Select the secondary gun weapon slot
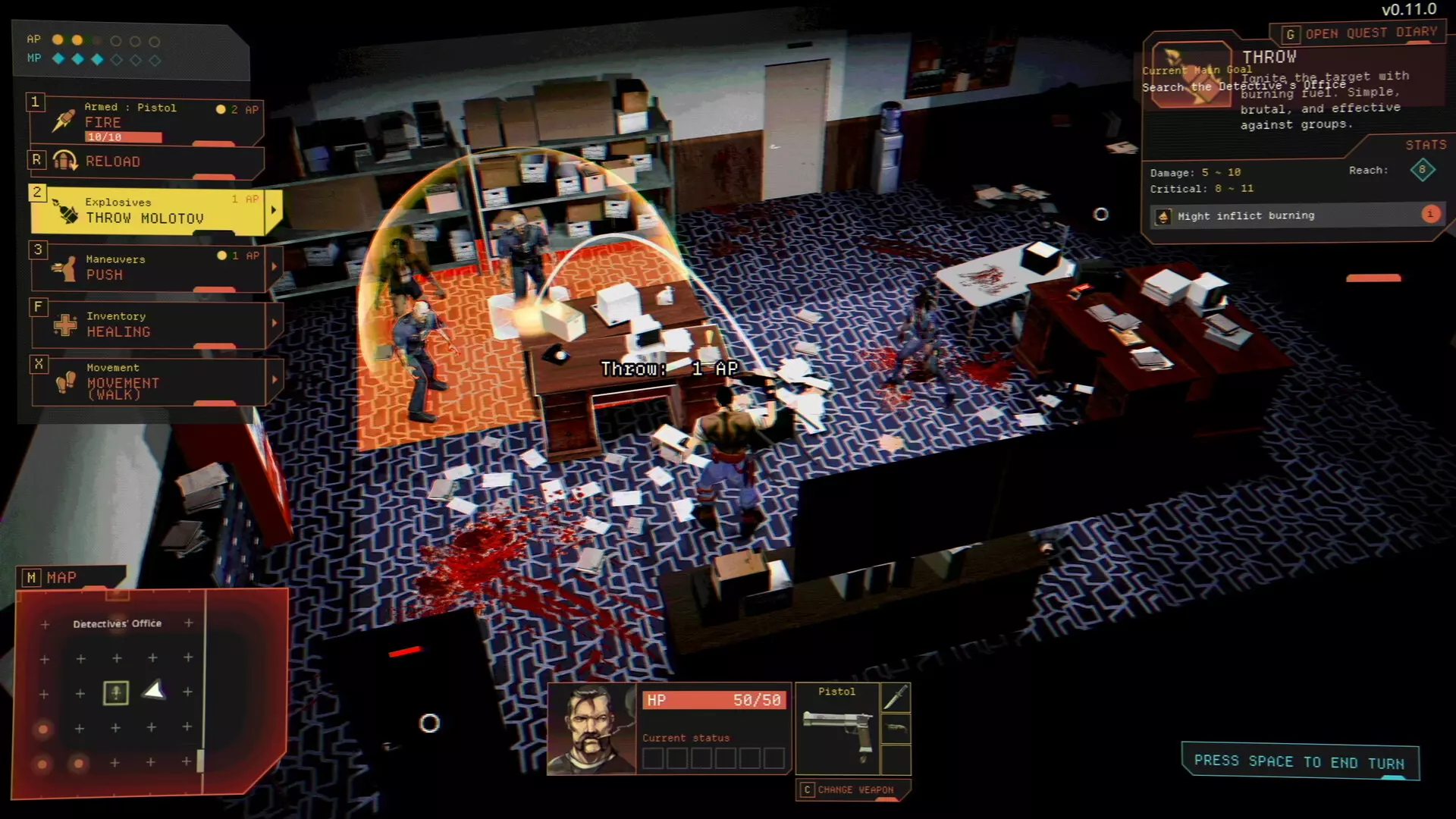This screenshot has height=819, width=1456. 896,727
